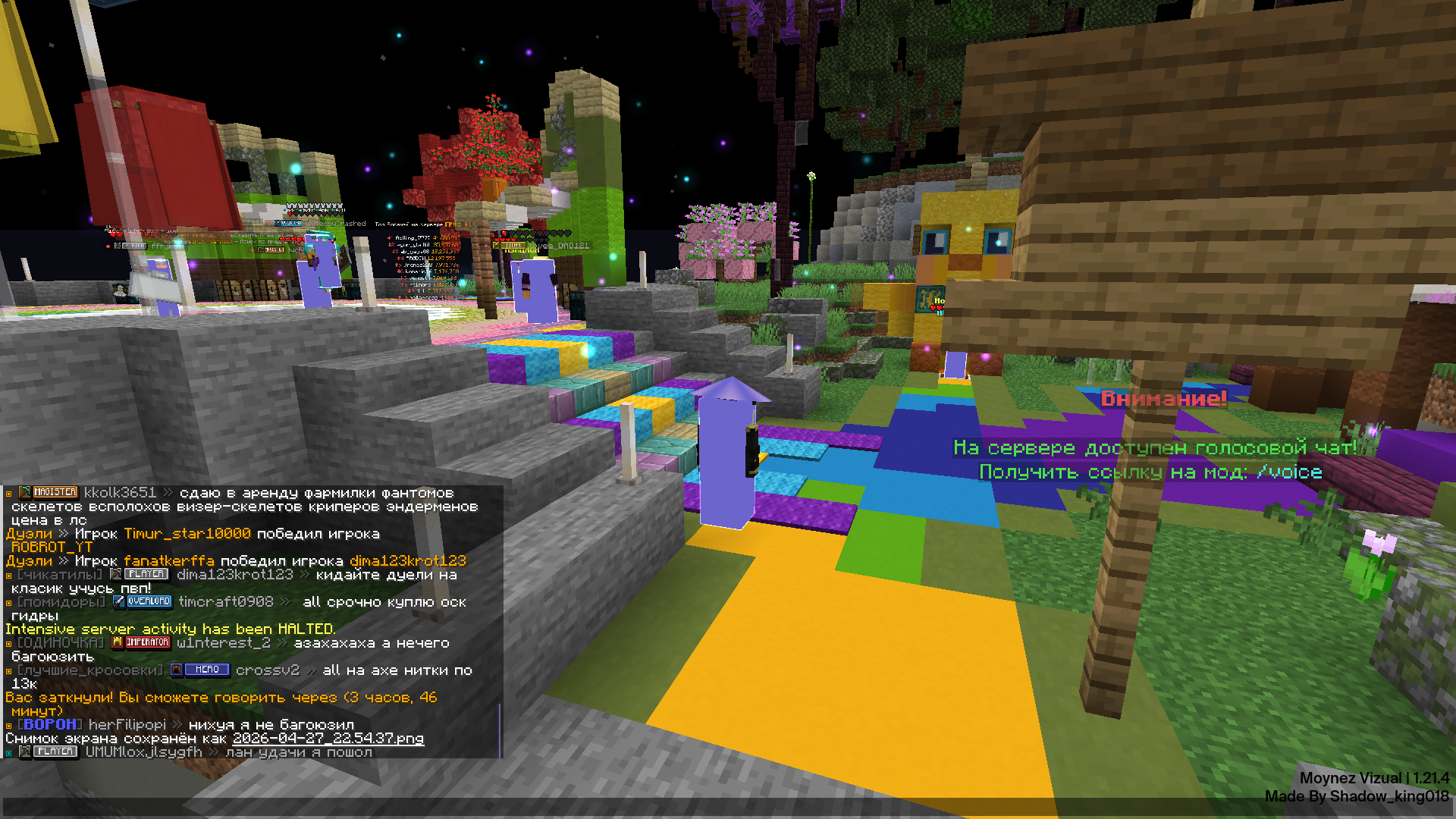
Task: Open the saved screenshot file link
Action: tap(328, 739)
